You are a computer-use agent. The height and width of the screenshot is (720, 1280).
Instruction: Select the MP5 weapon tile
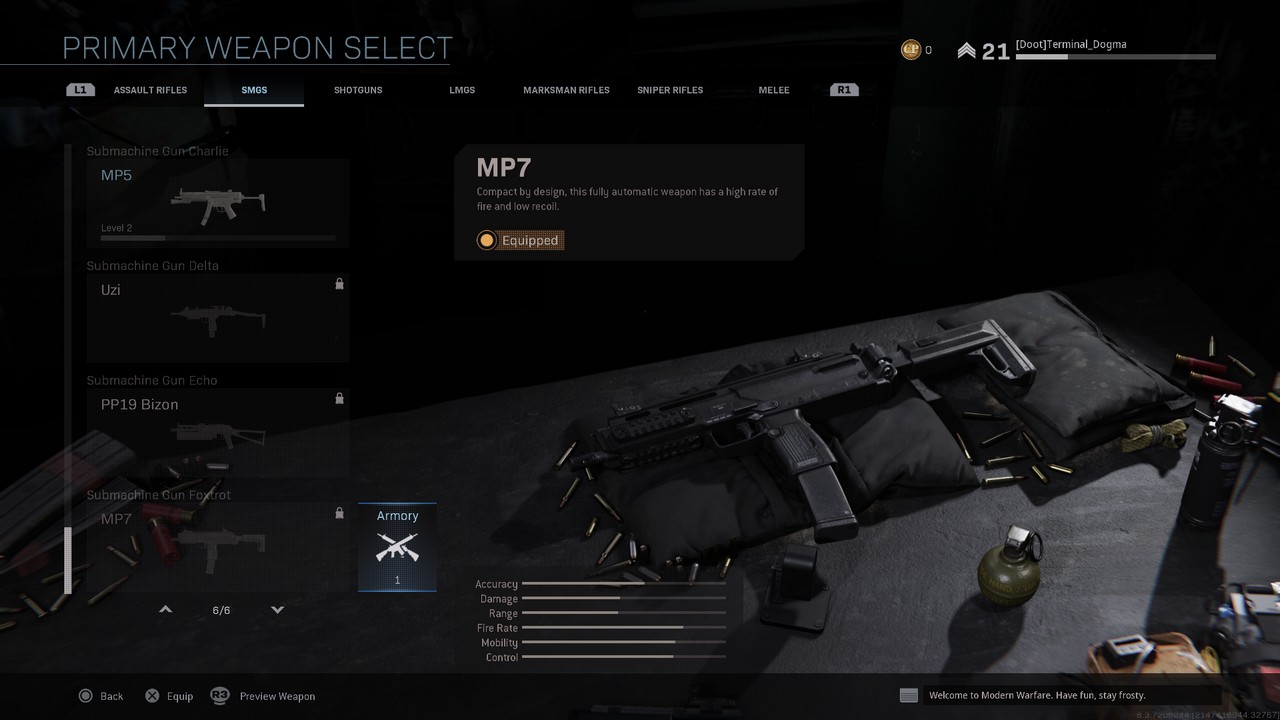[217, 203]
